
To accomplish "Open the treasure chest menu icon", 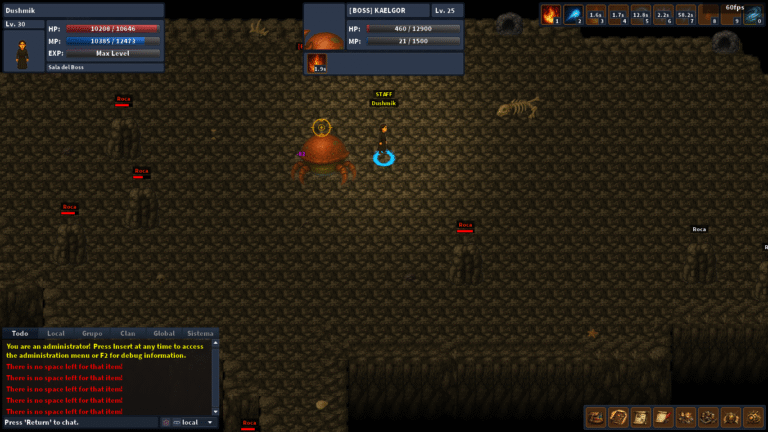I will (x=596, y=416).
